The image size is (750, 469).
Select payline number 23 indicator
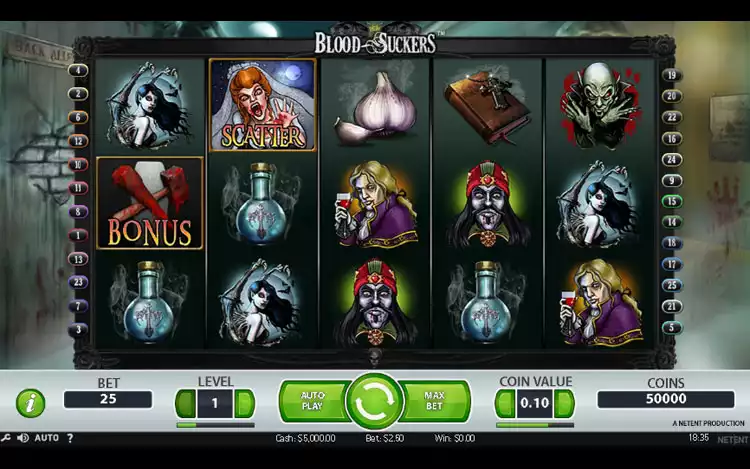(79, 282)
